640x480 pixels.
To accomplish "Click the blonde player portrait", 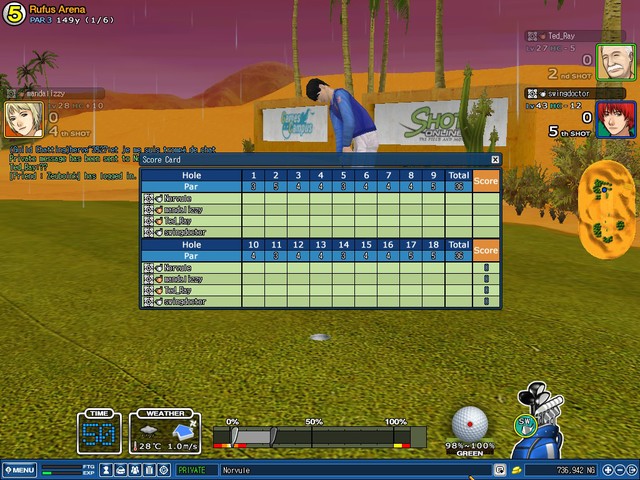I will click(23, 119).
